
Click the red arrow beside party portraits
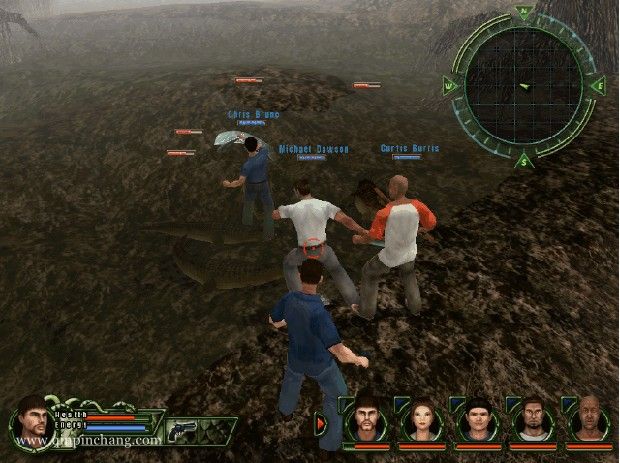point(322,424)
